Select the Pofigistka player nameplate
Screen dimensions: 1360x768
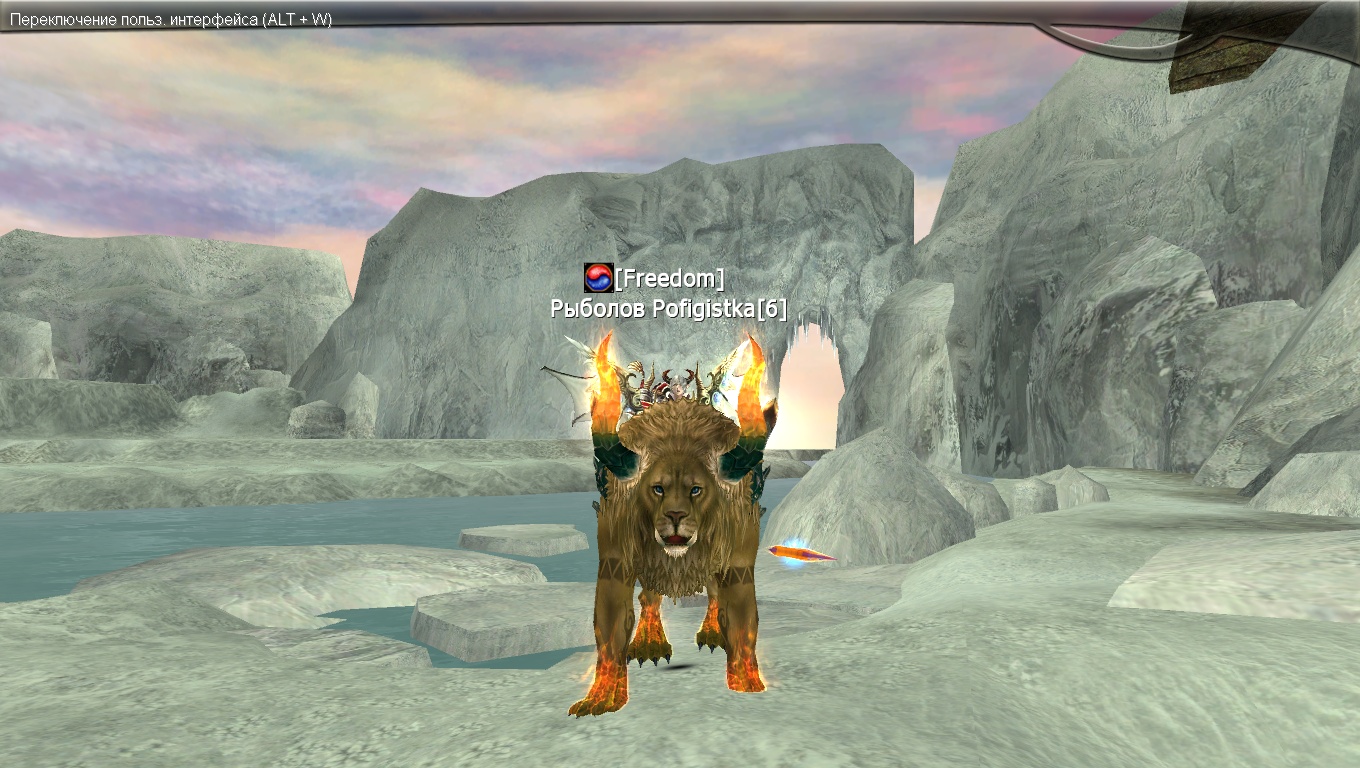tap(668, 309)
